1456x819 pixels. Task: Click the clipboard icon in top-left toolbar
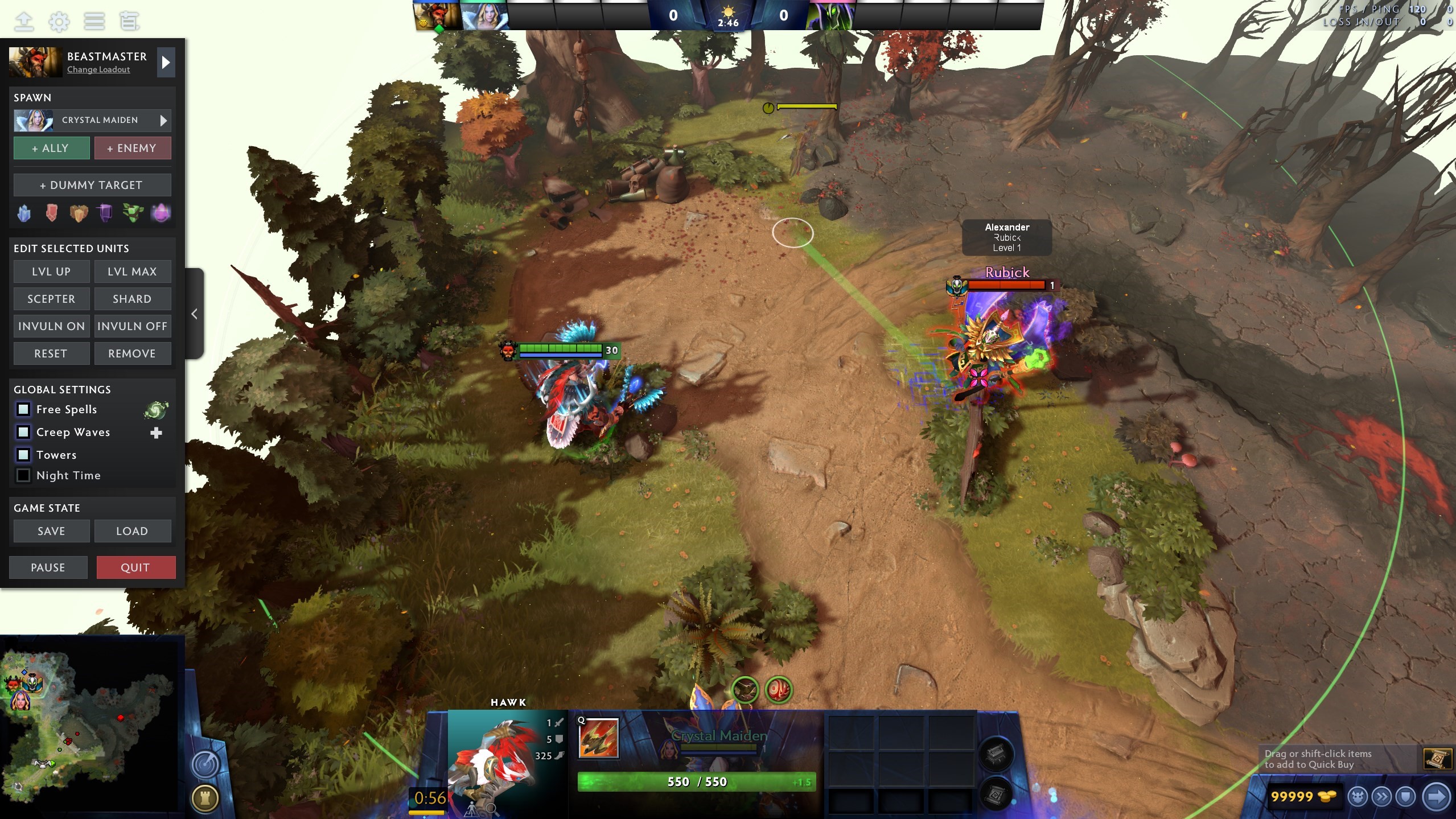[129, 21]
